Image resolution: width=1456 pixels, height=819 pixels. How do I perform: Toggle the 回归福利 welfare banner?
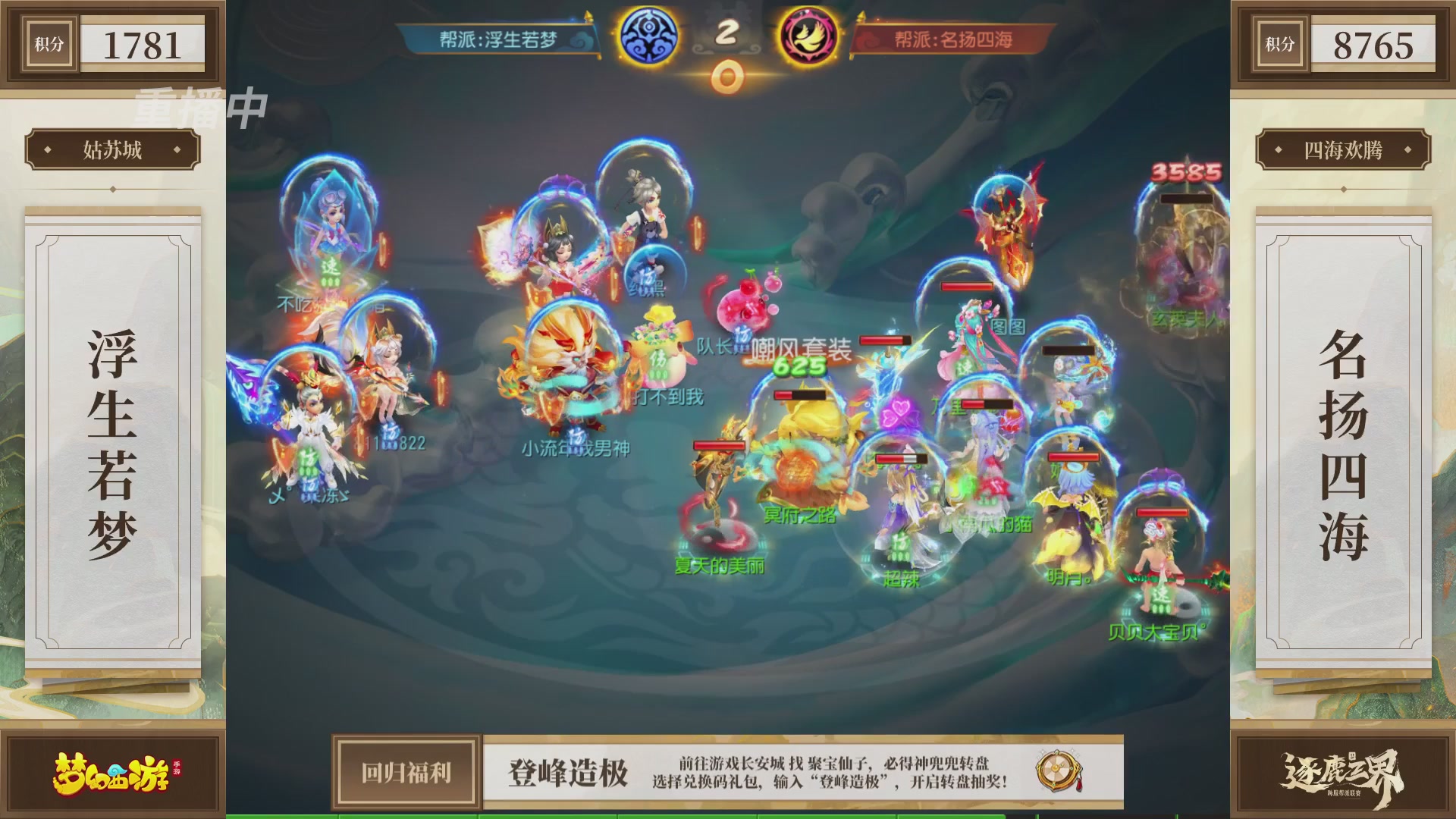pyautogui.click(x=406, y=771)
